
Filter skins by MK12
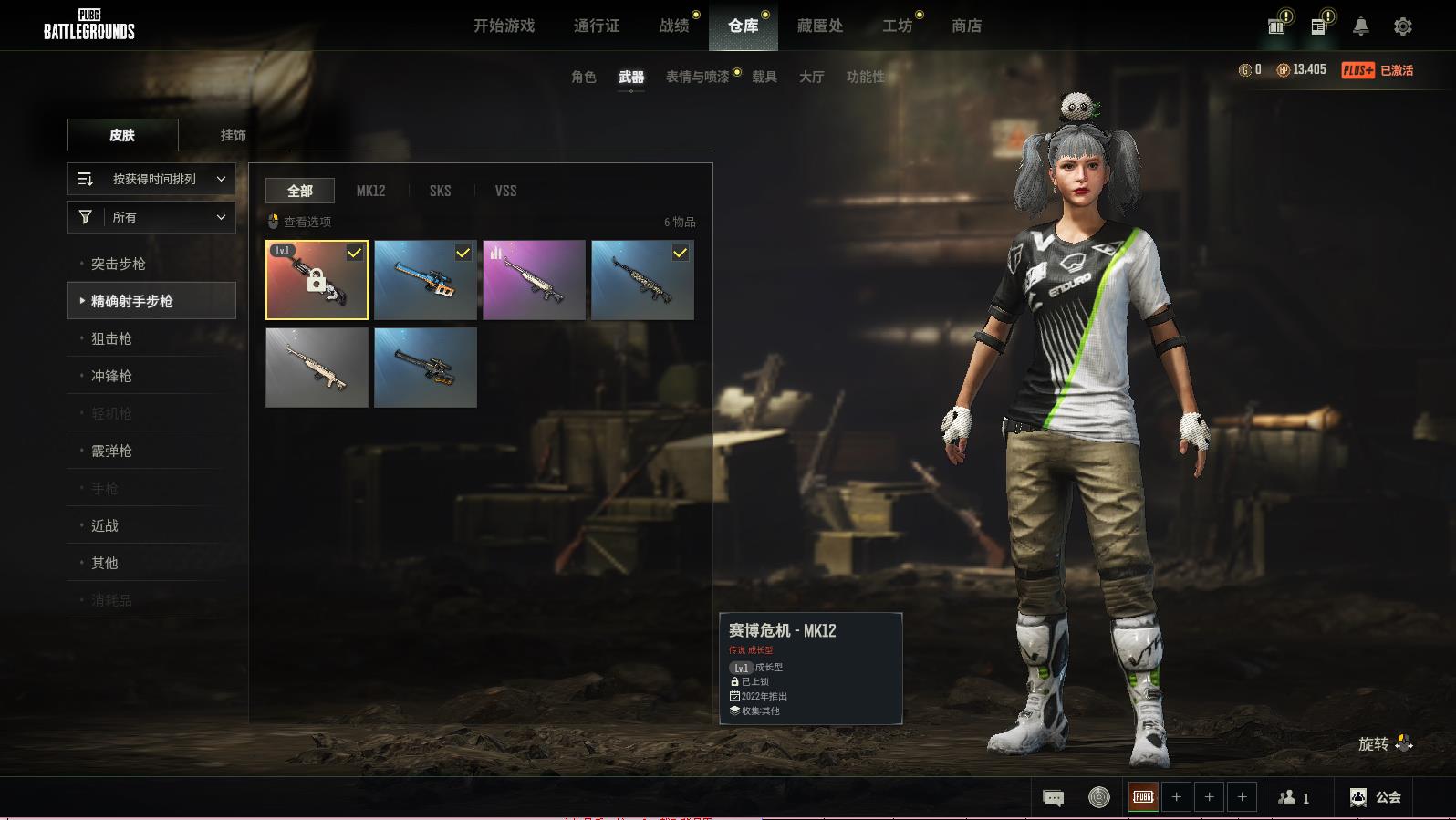click(370, 191)
